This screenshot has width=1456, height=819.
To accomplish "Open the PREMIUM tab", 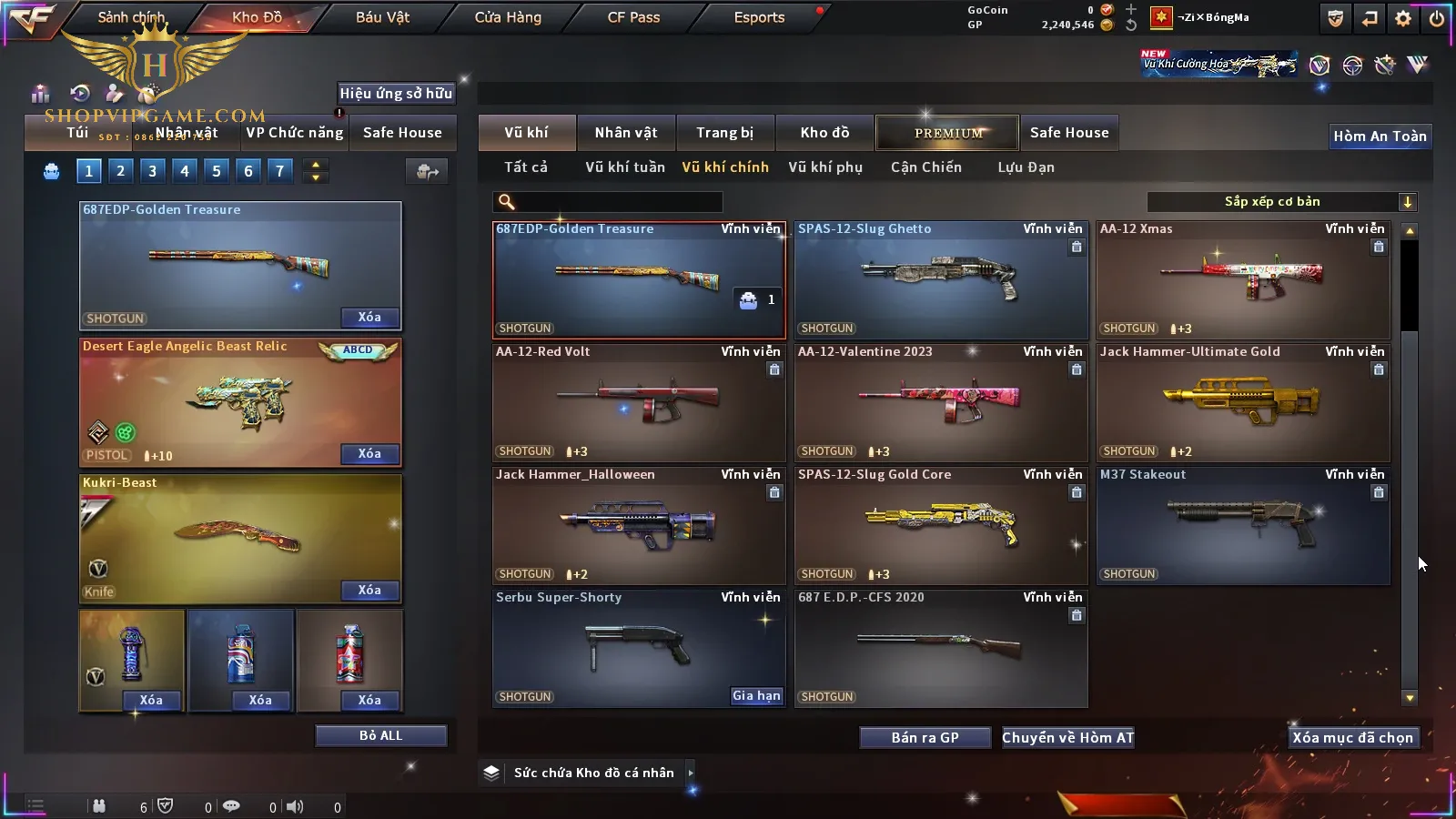I will [x=948, y=133].
